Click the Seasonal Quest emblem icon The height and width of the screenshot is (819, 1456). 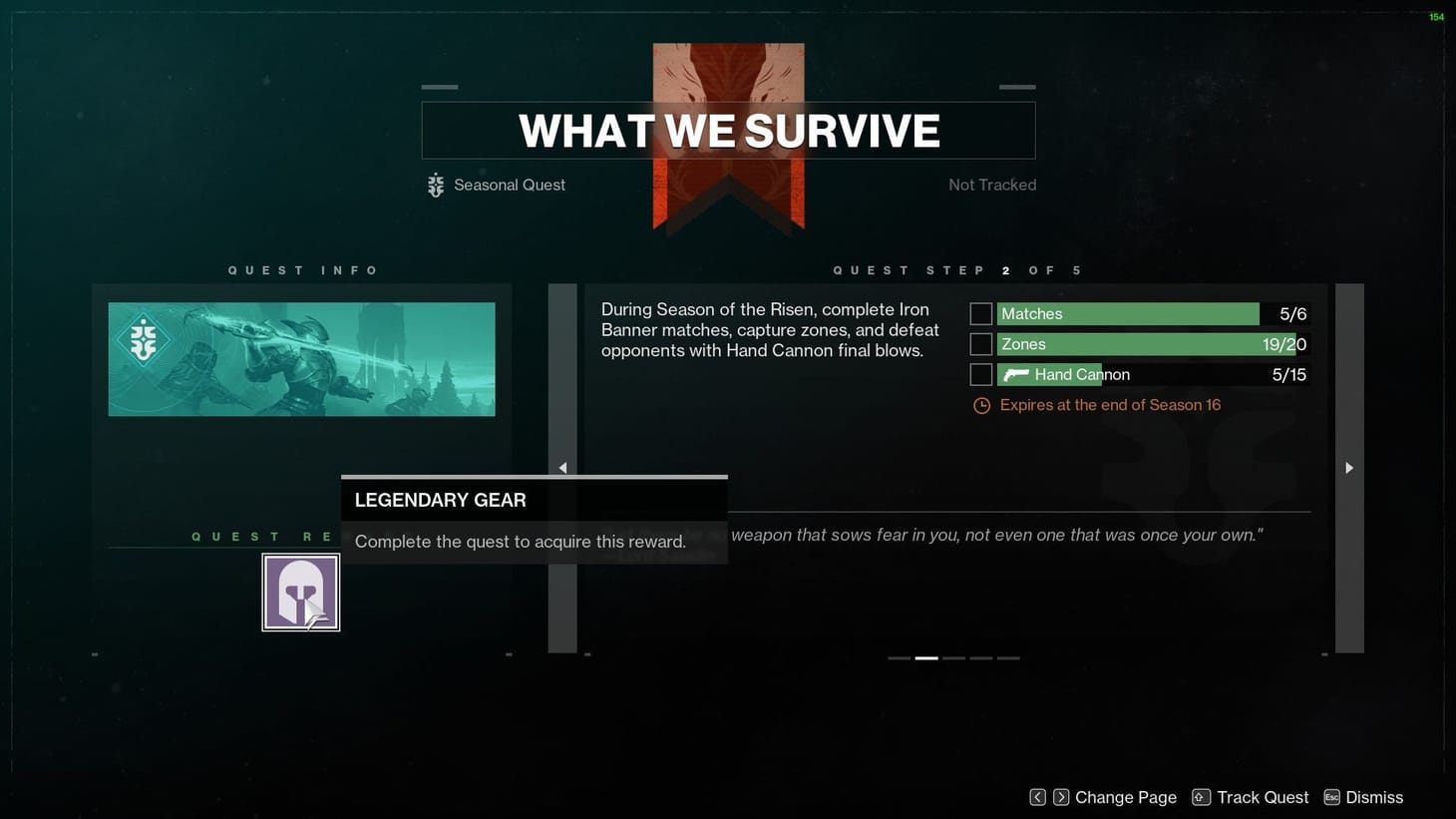point(434,185)
